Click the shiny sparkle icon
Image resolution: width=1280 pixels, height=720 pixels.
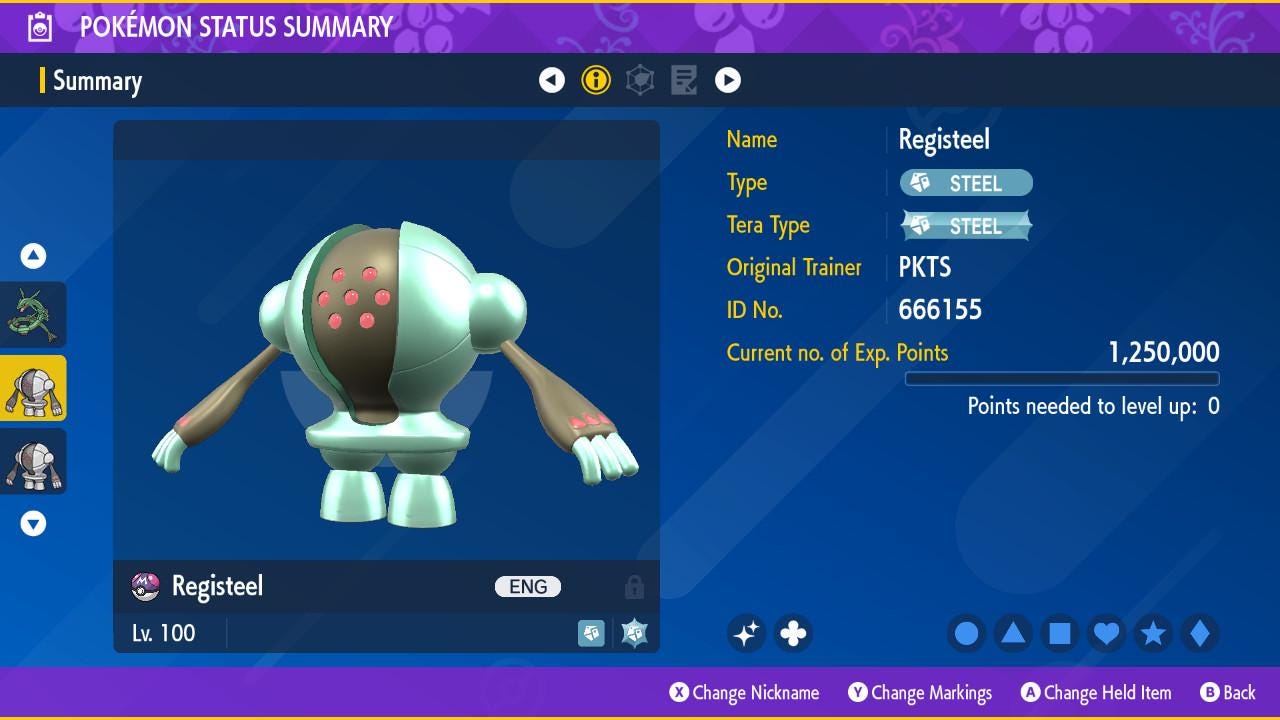[x=746, y=633]
